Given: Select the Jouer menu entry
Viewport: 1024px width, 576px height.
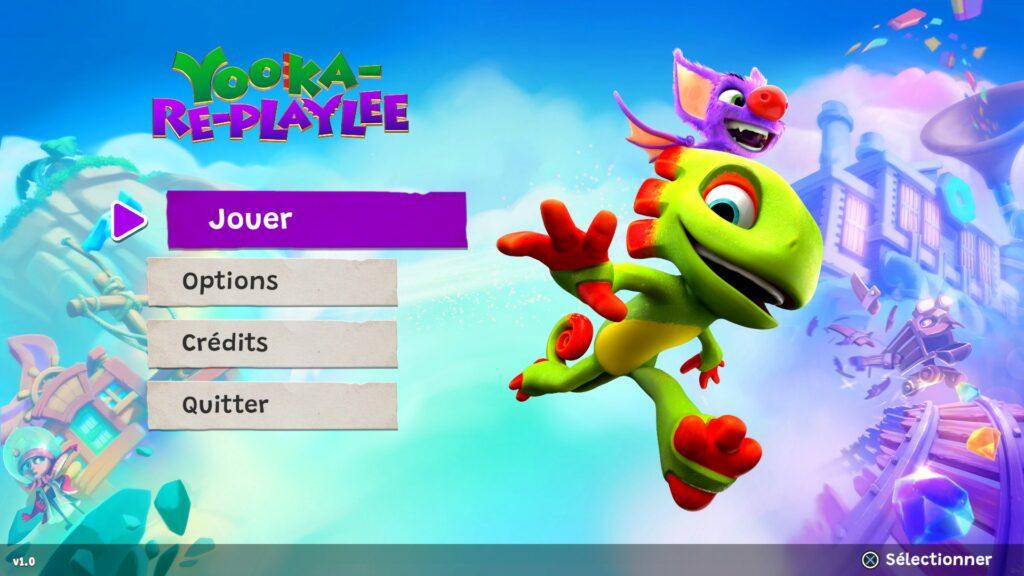Looking at the screenshot, I should pos(316,219).
